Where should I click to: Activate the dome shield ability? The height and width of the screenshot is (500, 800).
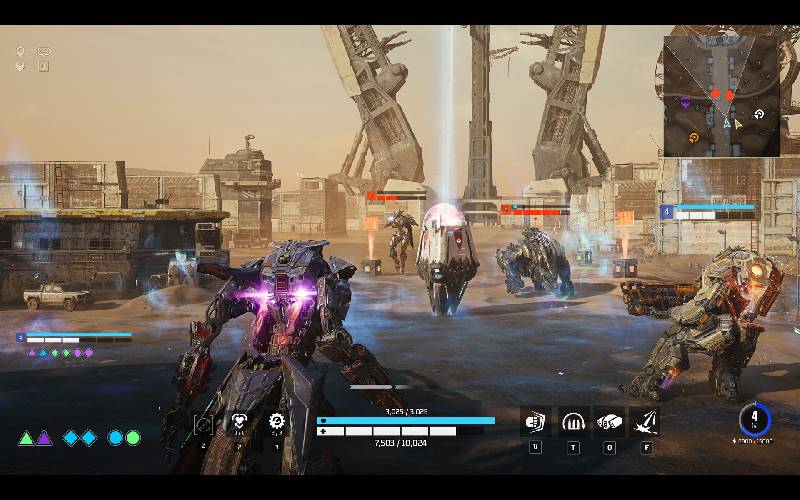573,421
